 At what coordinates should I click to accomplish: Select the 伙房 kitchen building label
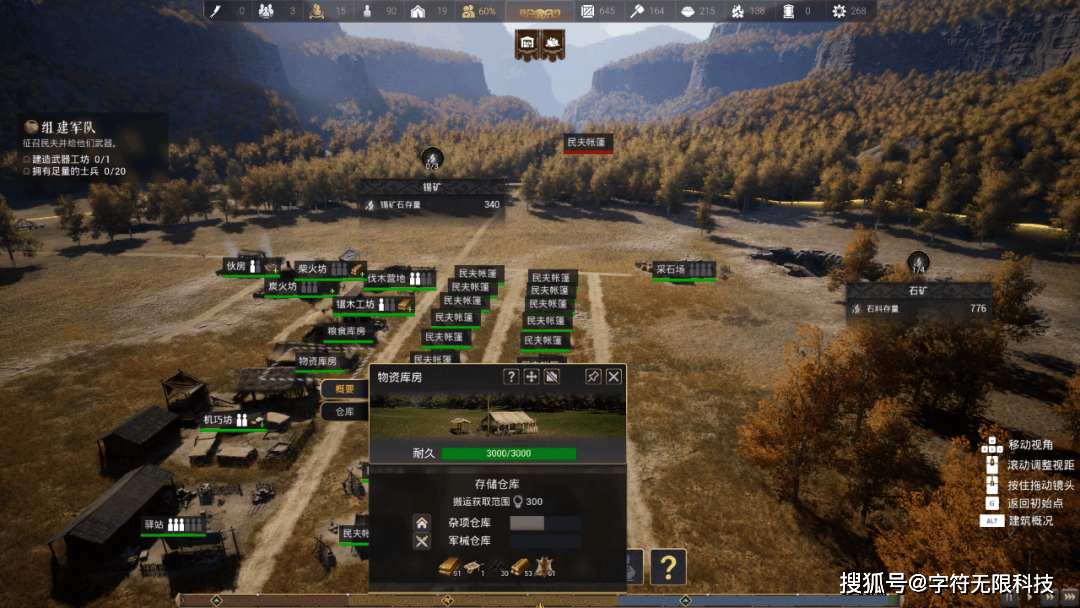tap(236, 266)
